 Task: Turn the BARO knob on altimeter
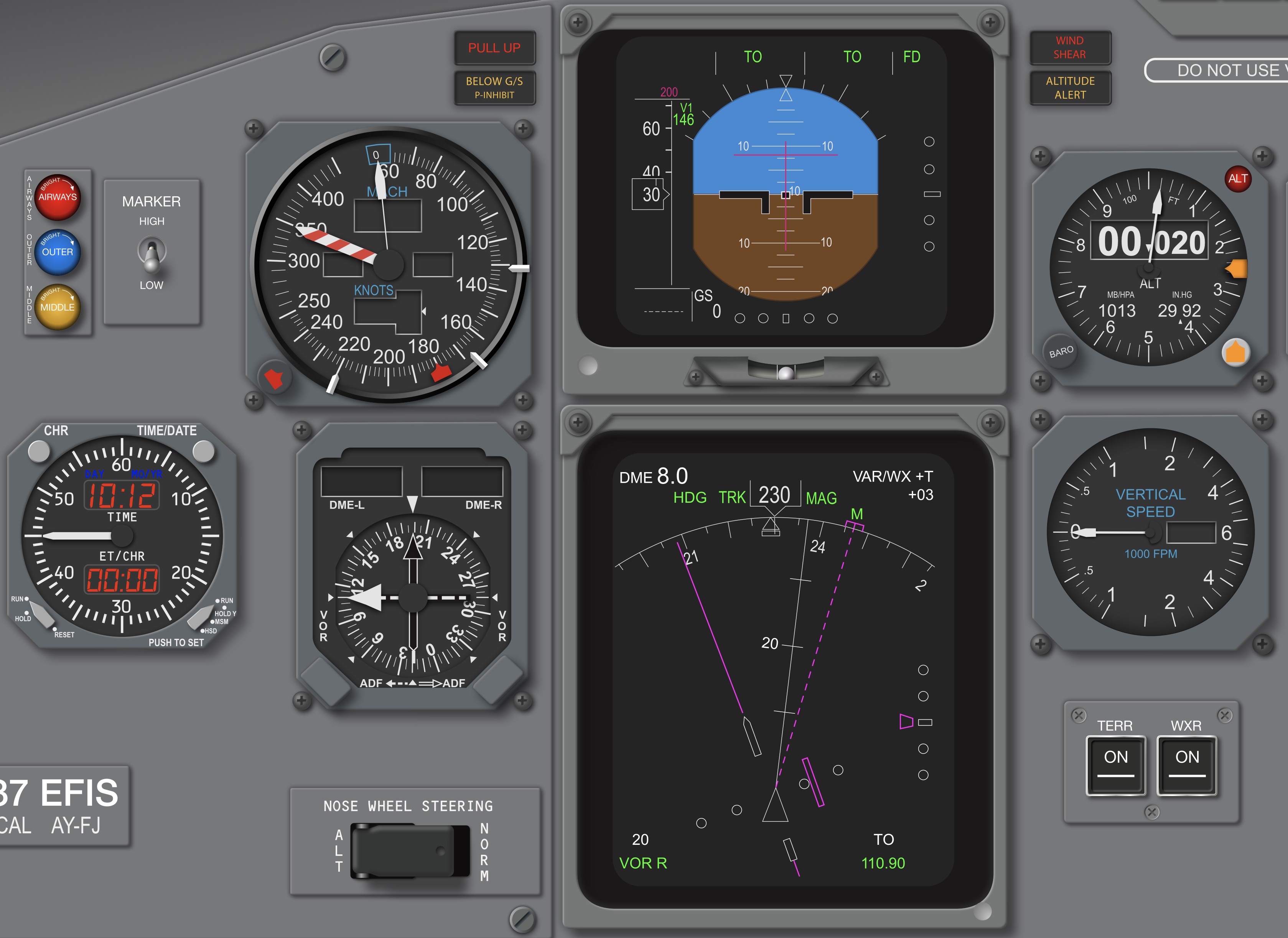coord(1061,352)
